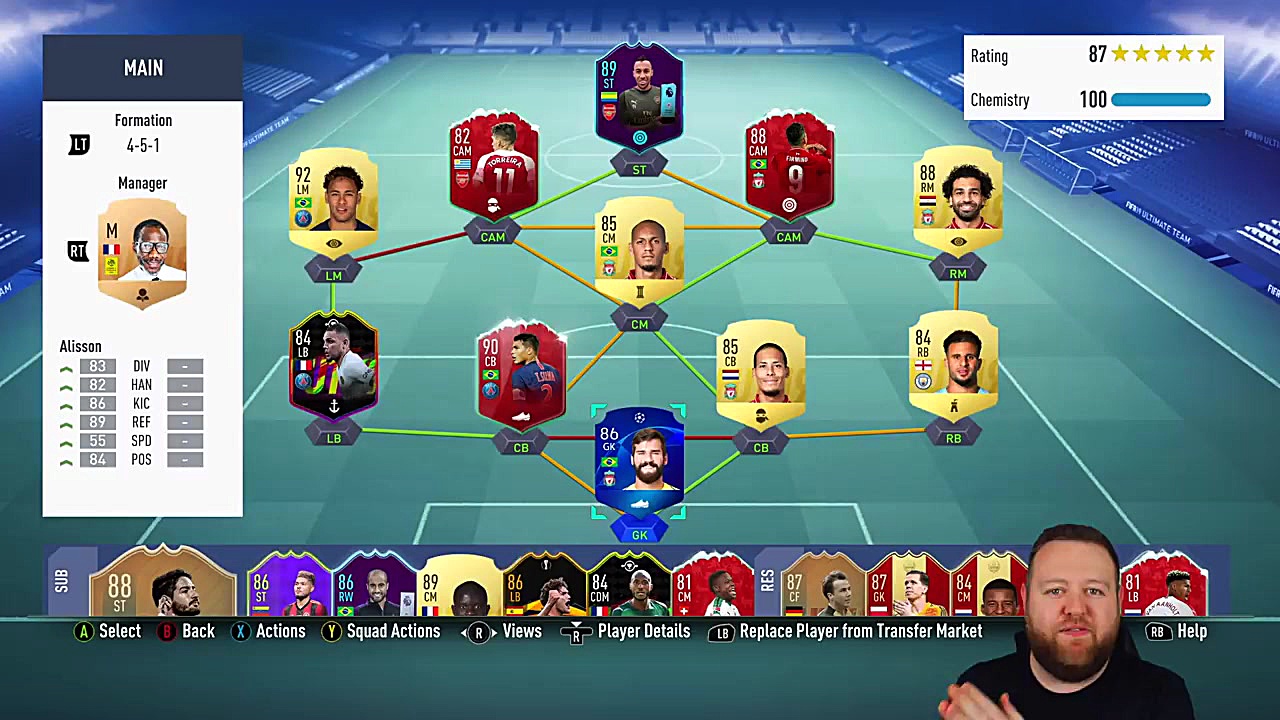The height and width of the screenshot is (720, 1280).
Task: Click the Replace Player from Transfer Market label
Action: coord(860,631)
